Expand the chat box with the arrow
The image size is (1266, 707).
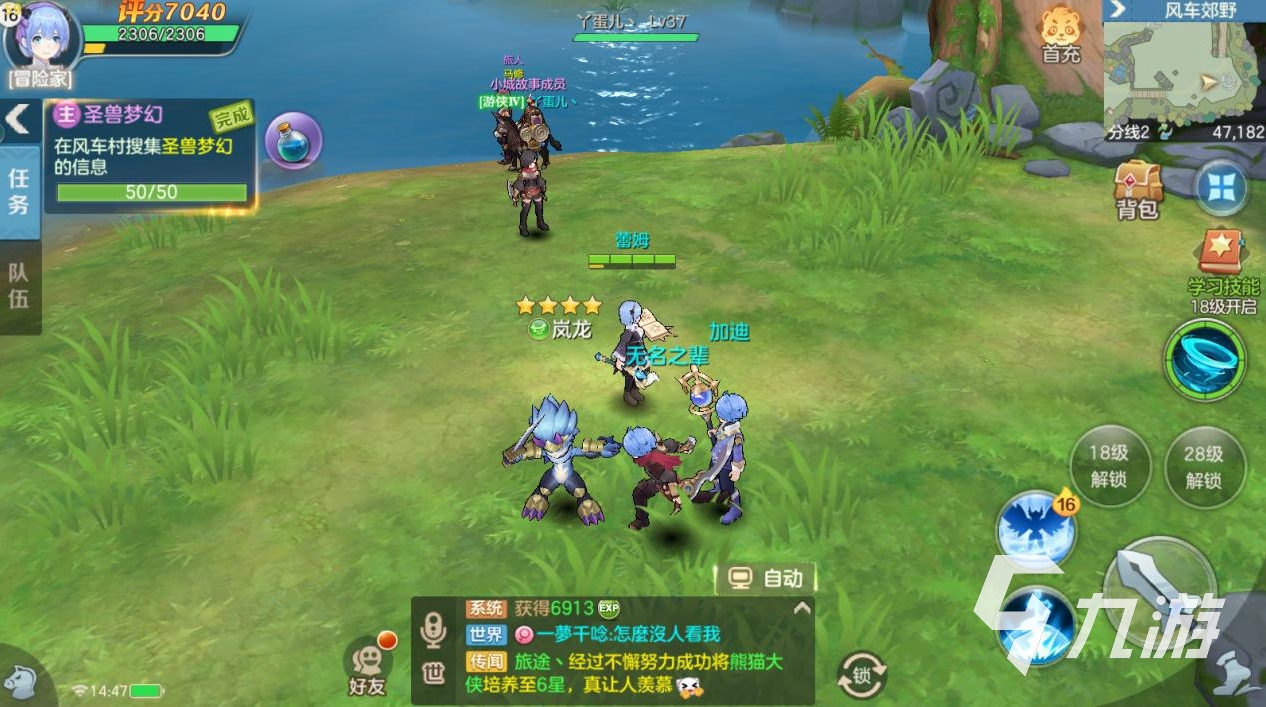coord(800,608)
